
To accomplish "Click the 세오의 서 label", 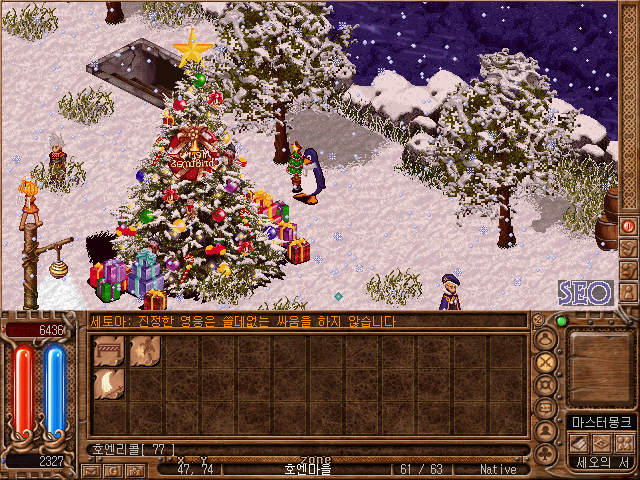I will tap(601, 462).
